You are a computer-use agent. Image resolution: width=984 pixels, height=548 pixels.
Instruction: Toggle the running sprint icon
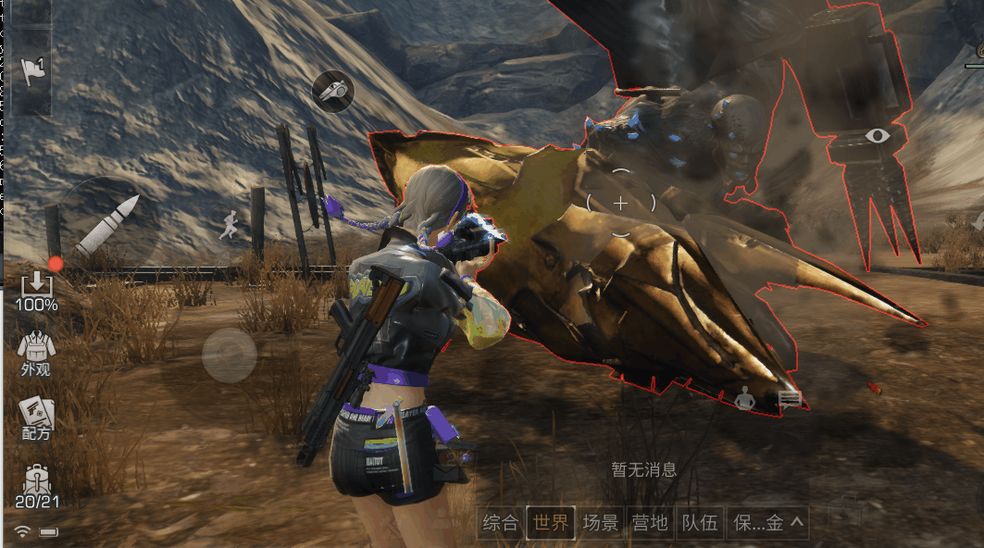(x=230, y=224)
